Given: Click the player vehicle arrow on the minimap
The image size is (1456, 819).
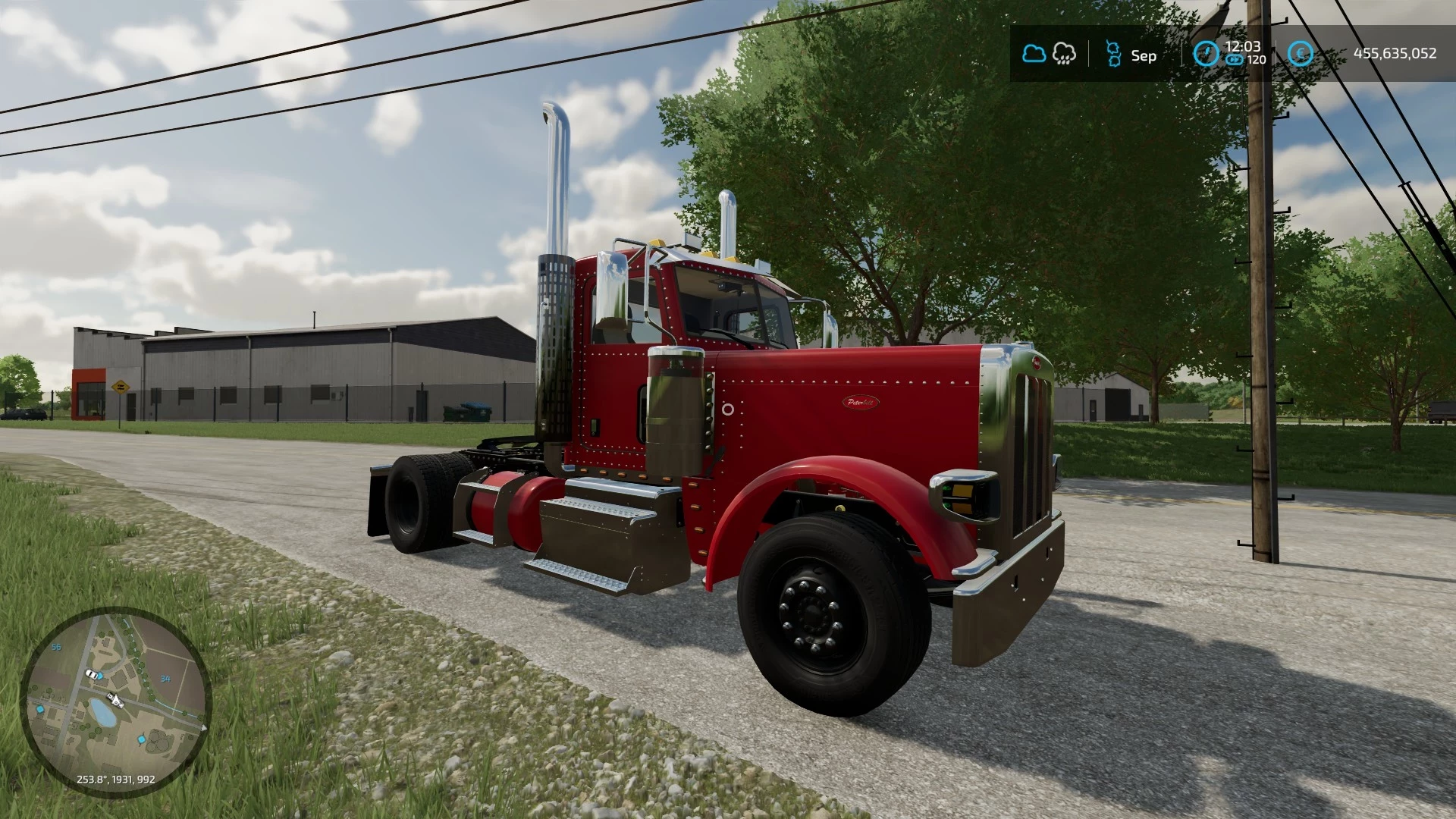Looking at the screenshot, I should tap(116, 700).
